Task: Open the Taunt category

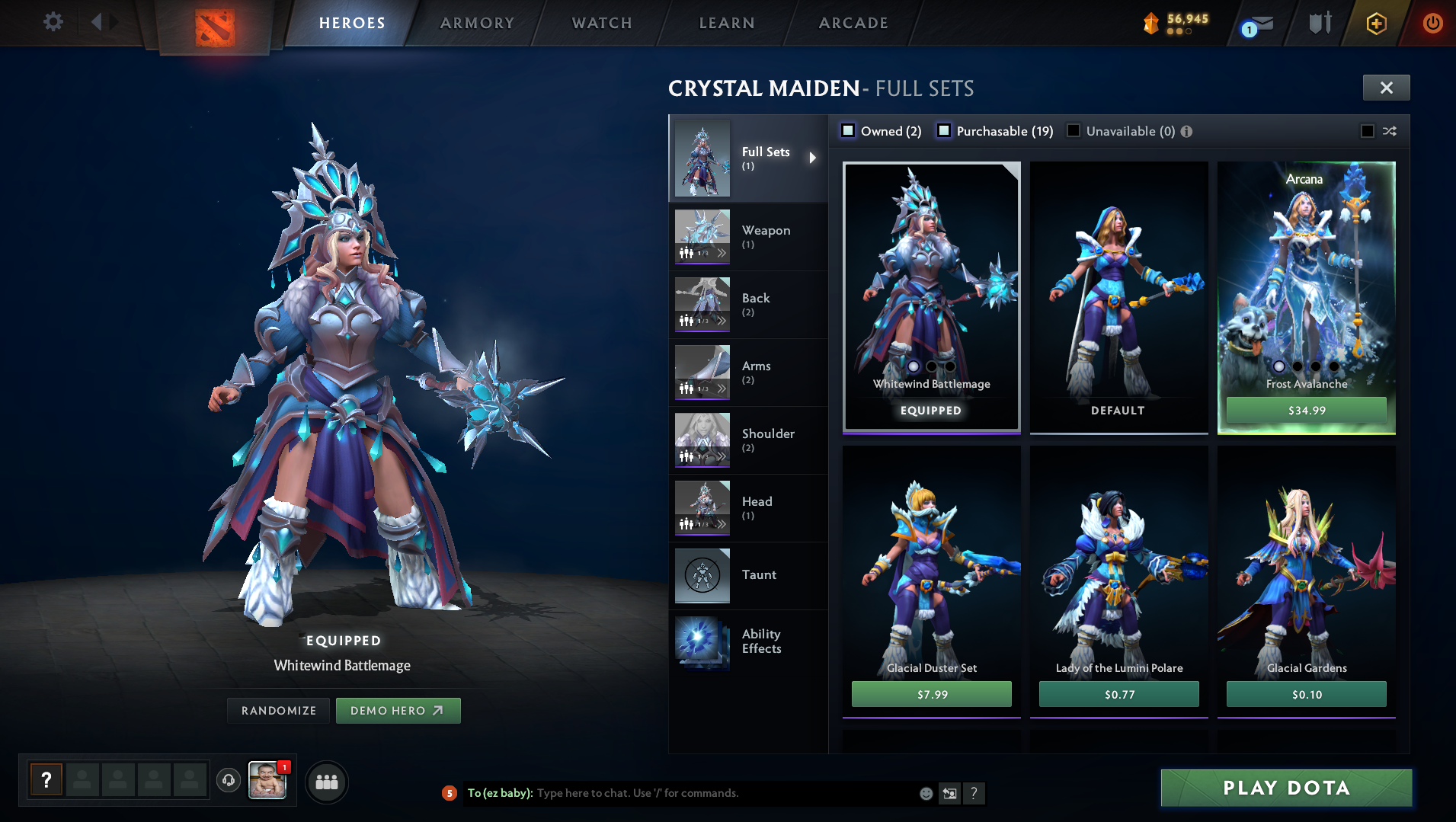Action: point(747,575)
